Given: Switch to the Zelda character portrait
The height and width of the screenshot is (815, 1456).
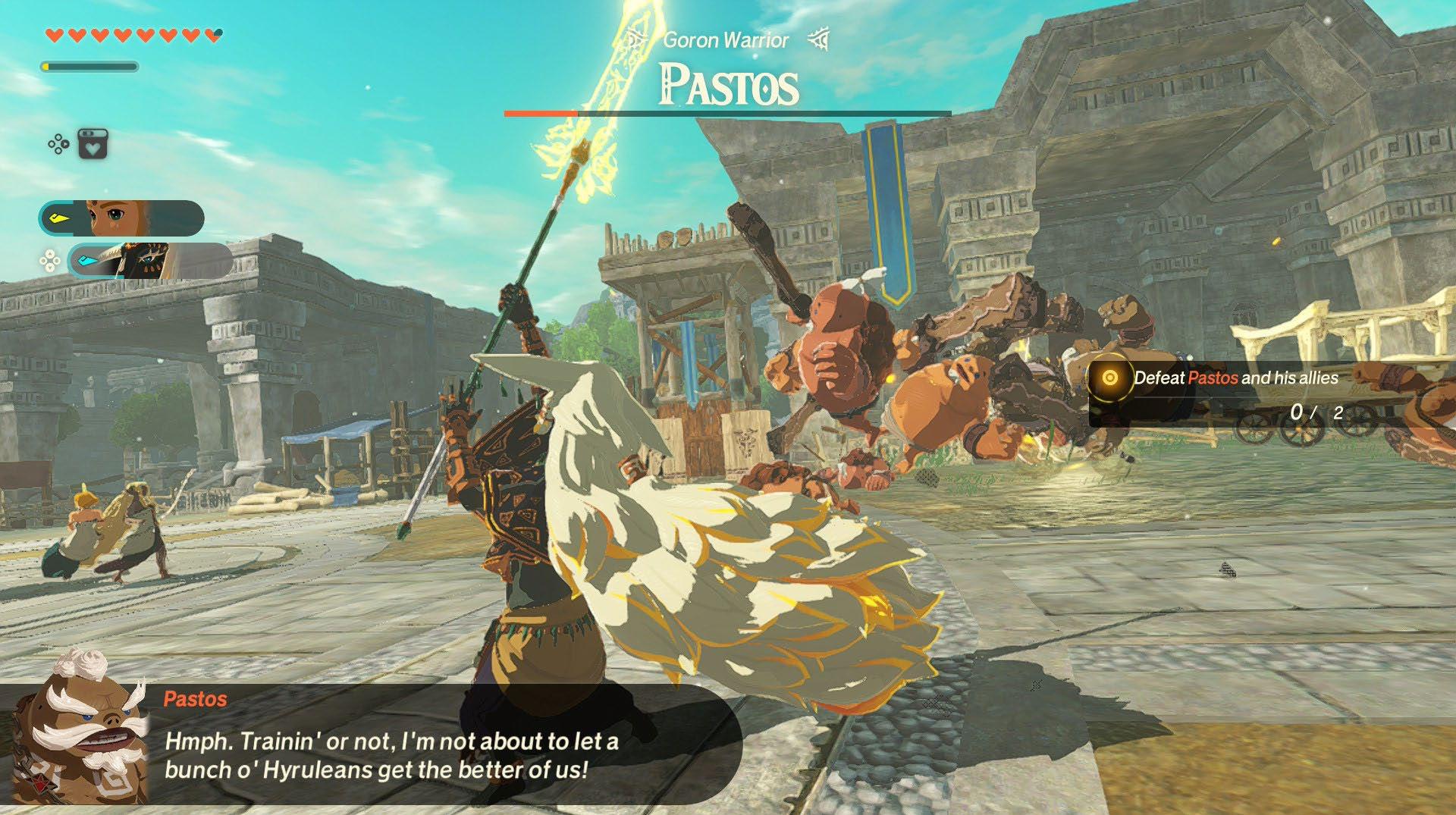Looking at the screenshot, I should [x=121, y=218].
